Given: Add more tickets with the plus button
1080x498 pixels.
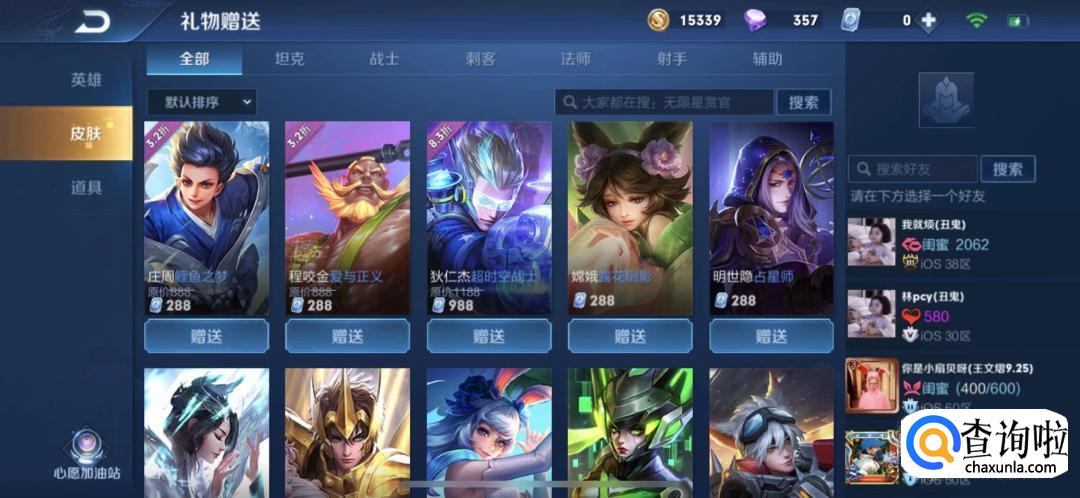Looking at the screenshot, I should click(x=929, y=20).
